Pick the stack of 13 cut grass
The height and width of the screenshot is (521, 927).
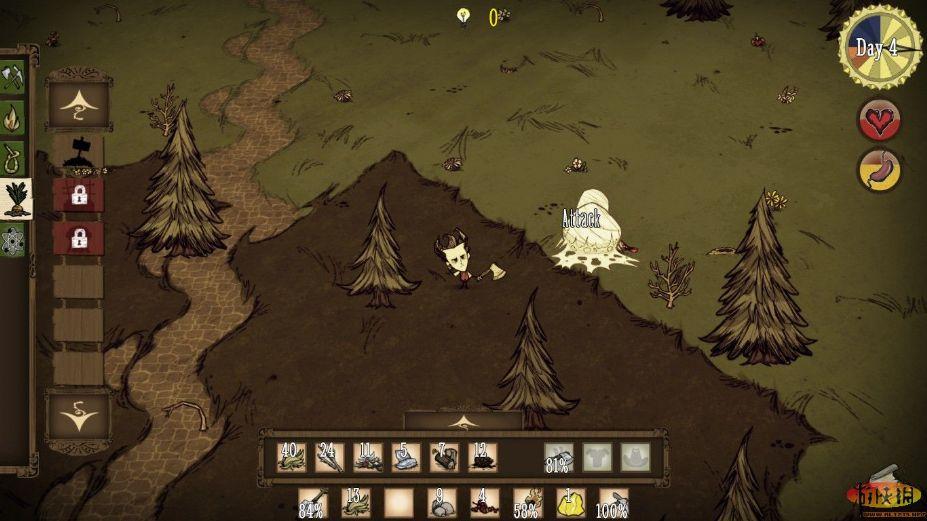pyautogui.click(x=356, y=502)
